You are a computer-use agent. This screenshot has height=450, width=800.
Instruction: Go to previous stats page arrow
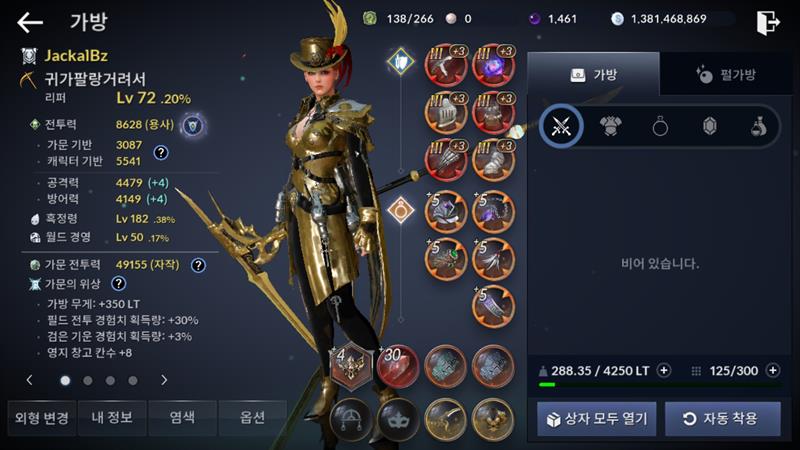point(30,380)
